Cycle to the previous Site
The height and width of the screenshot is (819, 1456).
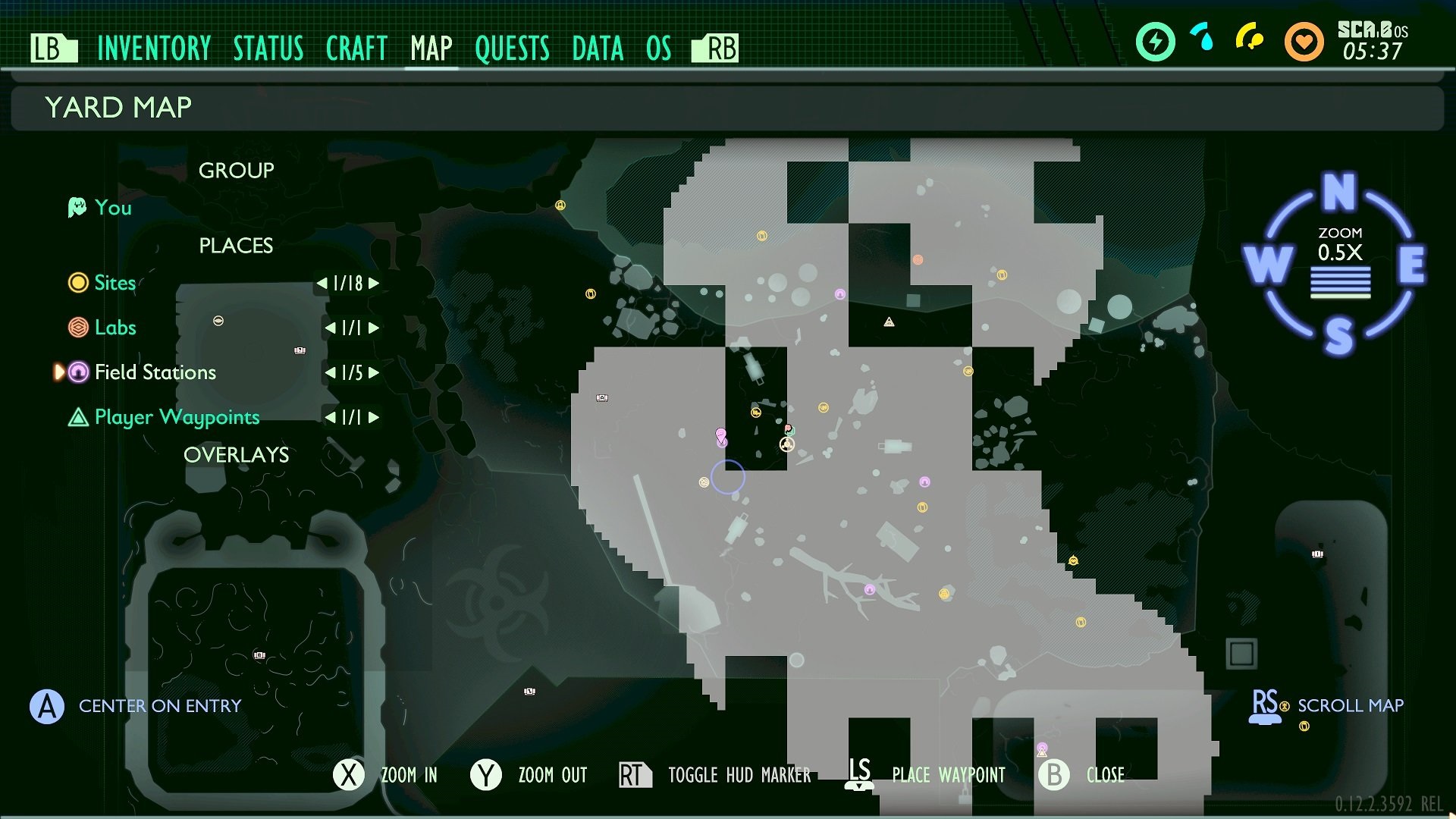pyautogui.click(x=322, y=284)
